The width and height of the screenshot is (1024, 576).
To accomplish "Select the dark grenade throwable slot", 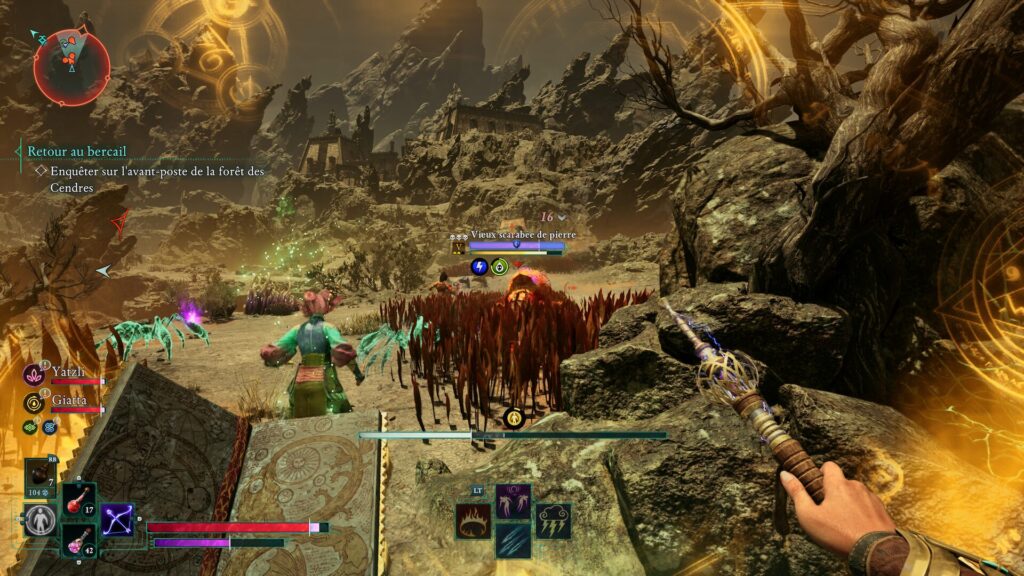I will point(39,476).
